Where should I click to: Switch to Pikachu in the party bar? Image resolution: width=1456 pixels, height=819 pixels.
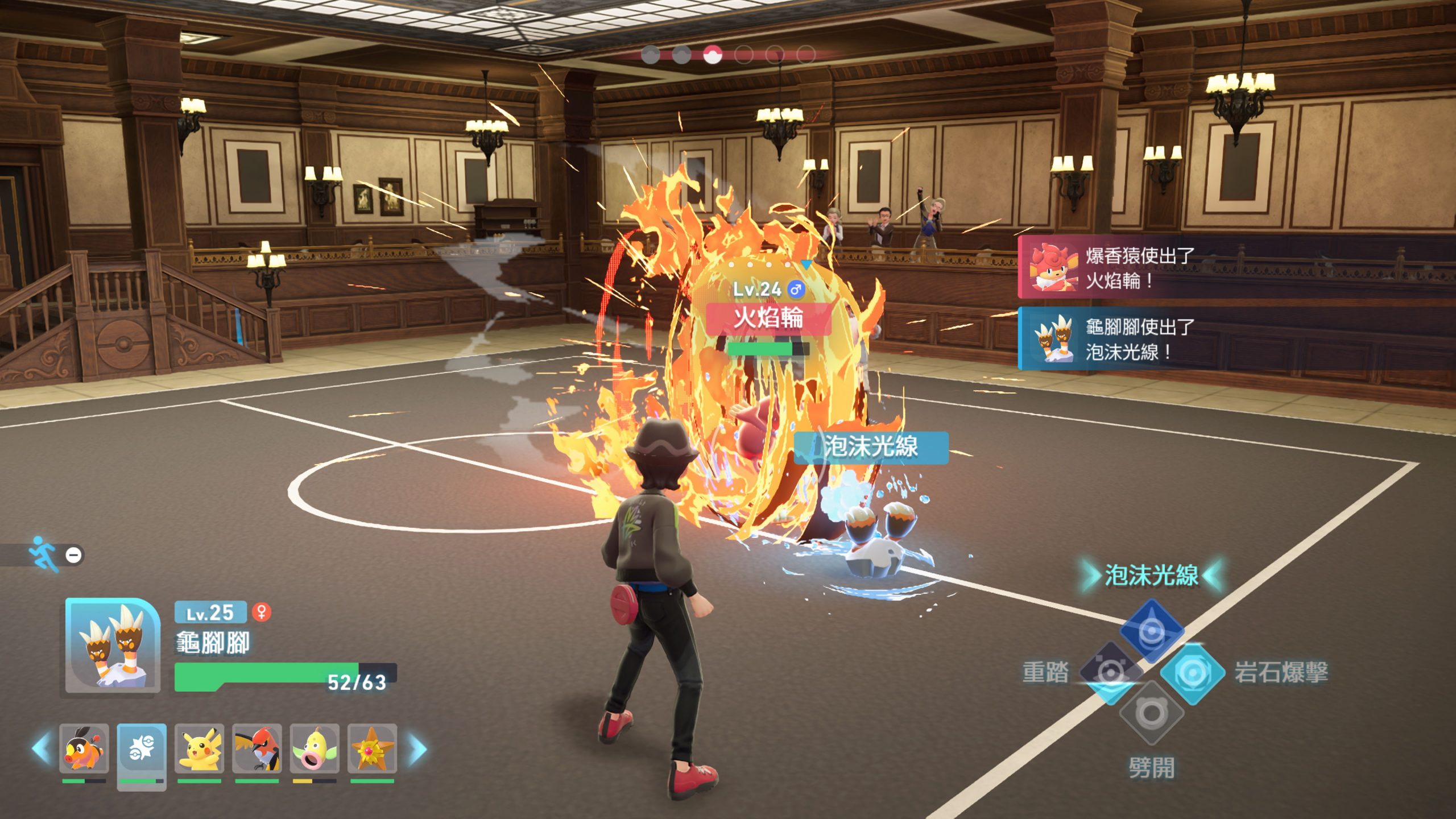199,748
